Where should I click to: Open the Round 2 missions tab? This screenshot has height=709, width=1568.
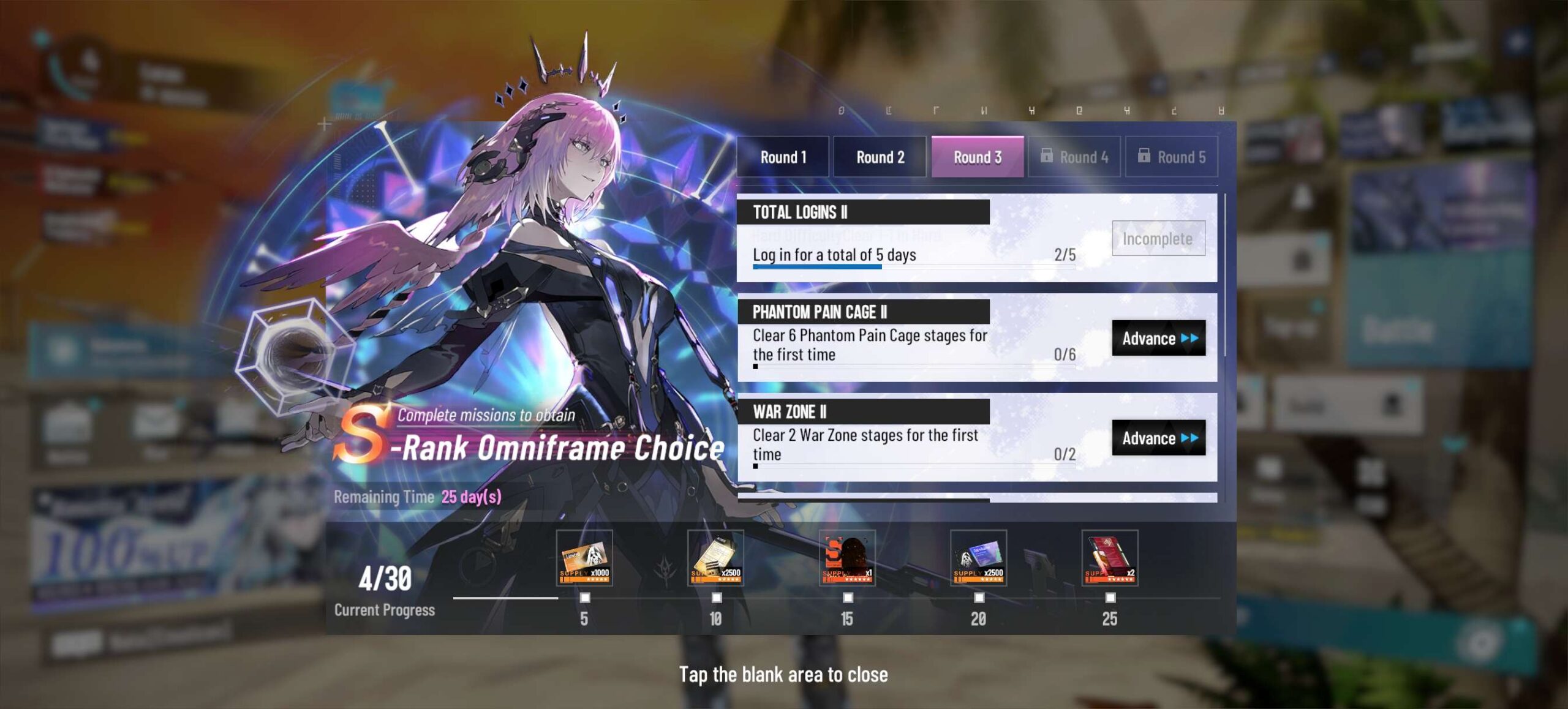pos(880,157)
